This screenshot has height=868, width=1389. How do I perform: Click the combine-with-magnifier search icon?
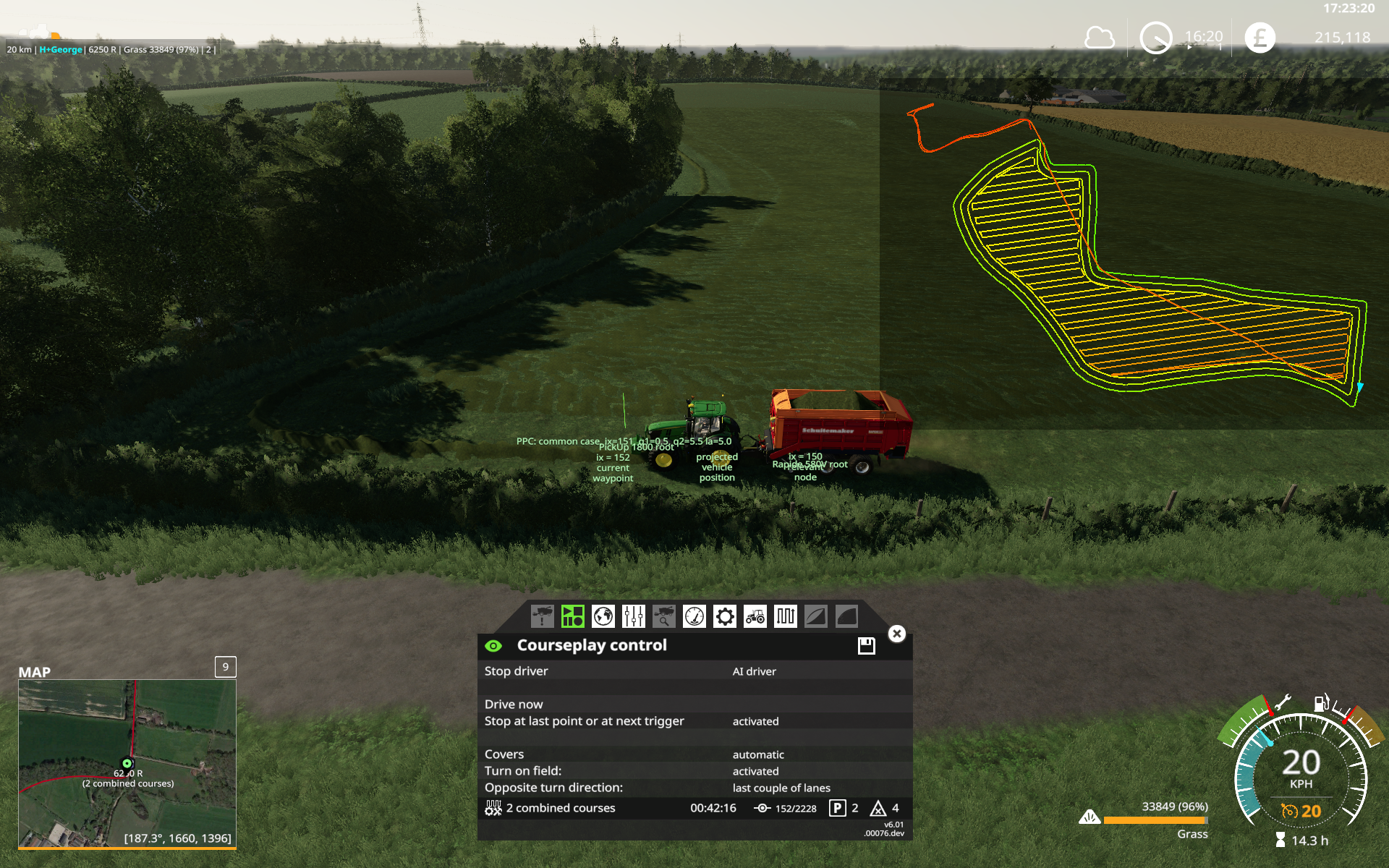point(663,616)
